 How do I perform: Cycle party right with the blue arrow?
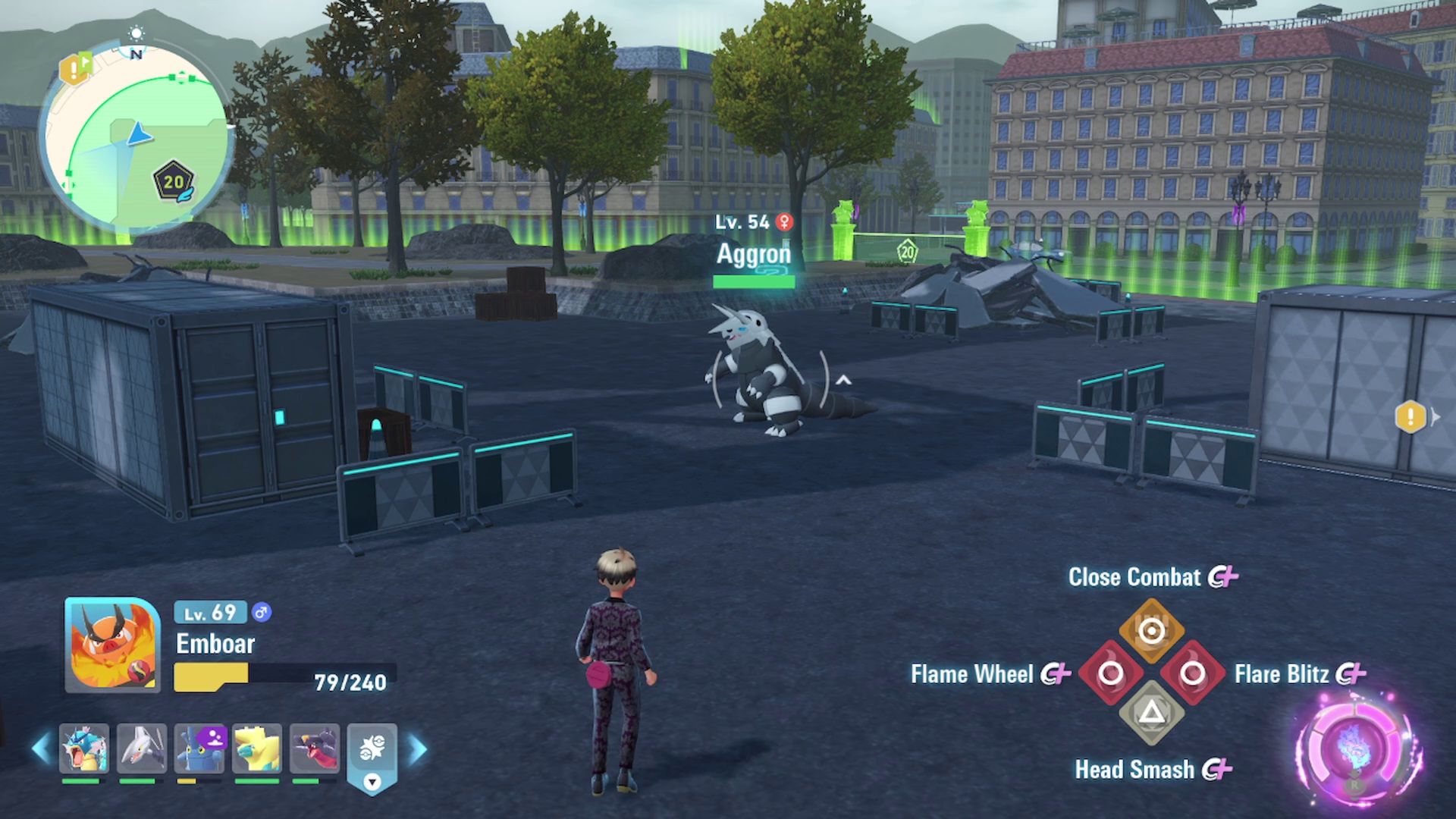[x=418, y=748]
